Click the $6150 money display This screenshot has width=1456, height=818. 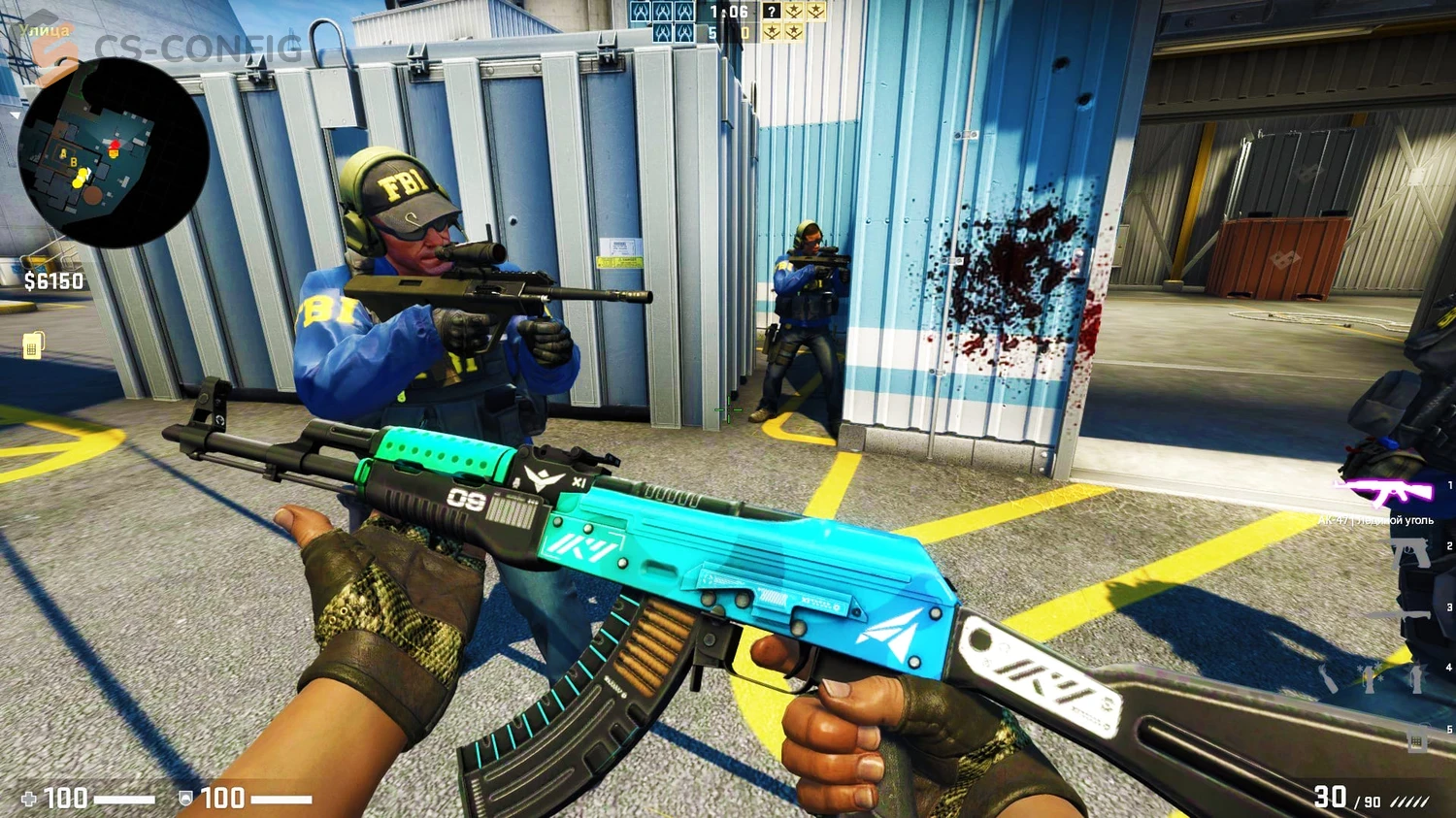tap(51, 280)
